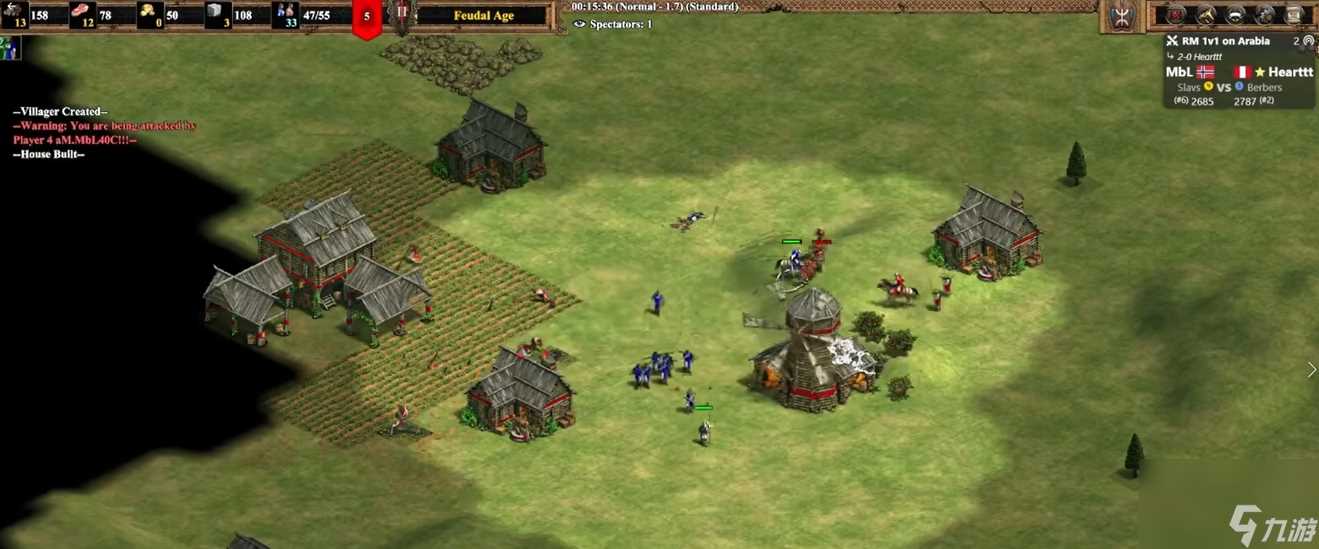Click the golden horn icon

coord(1207,15)
